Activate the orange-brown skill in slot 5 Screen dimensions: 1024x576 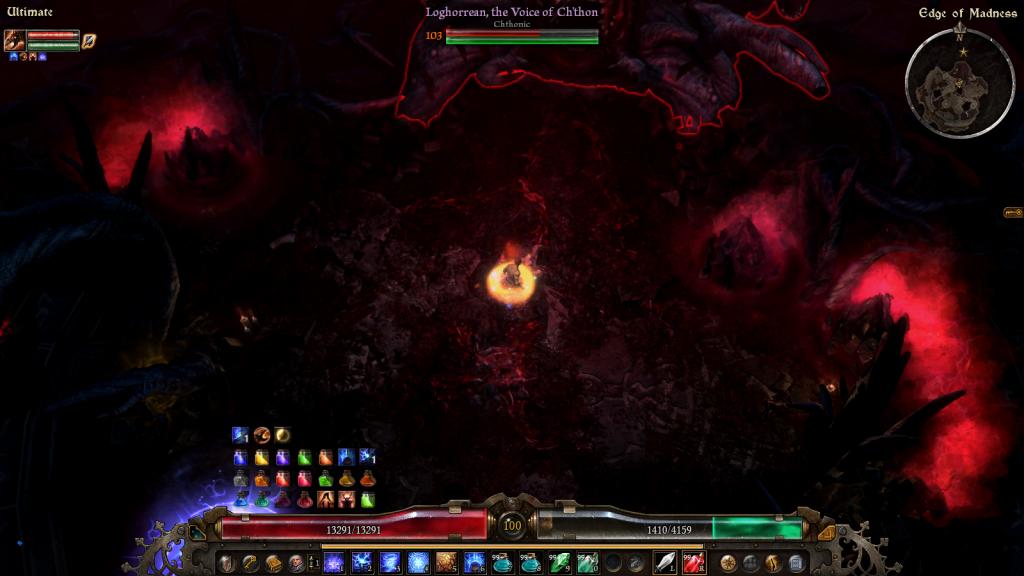446,562
